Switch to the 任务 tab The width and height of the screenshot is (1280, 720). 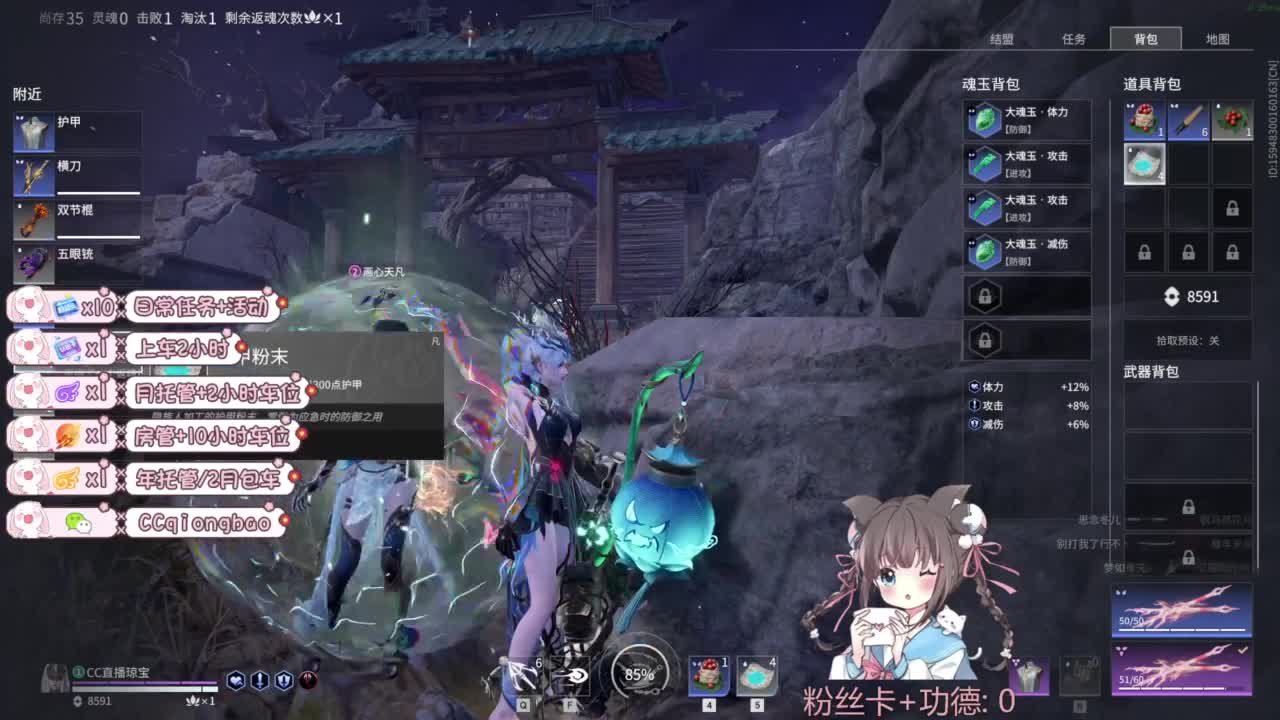pyautogui.click(x=1074, y=39)
